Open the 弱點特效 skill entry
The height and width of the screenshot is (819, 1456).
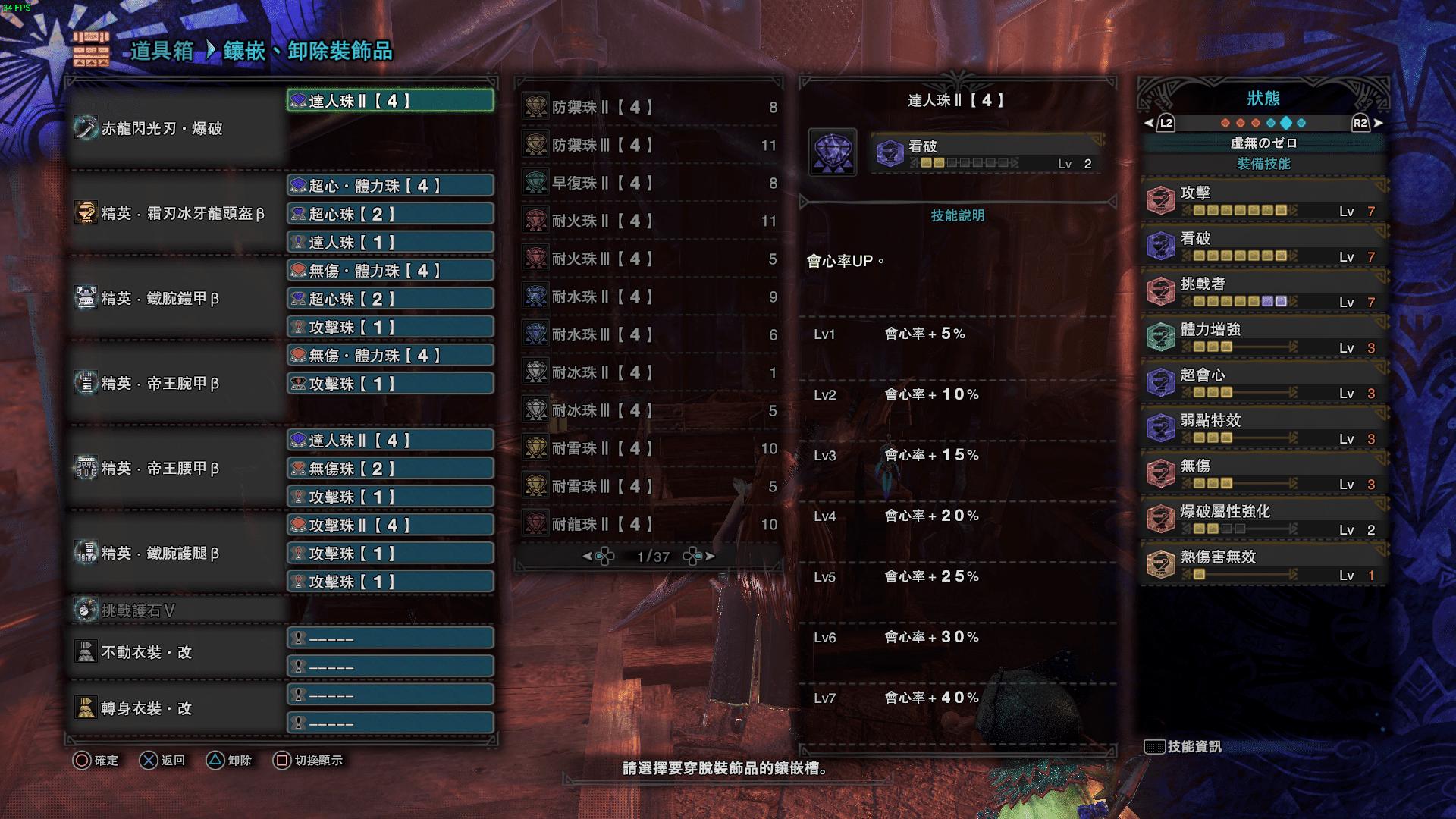pyautogui.click(x=1263, y=427)
